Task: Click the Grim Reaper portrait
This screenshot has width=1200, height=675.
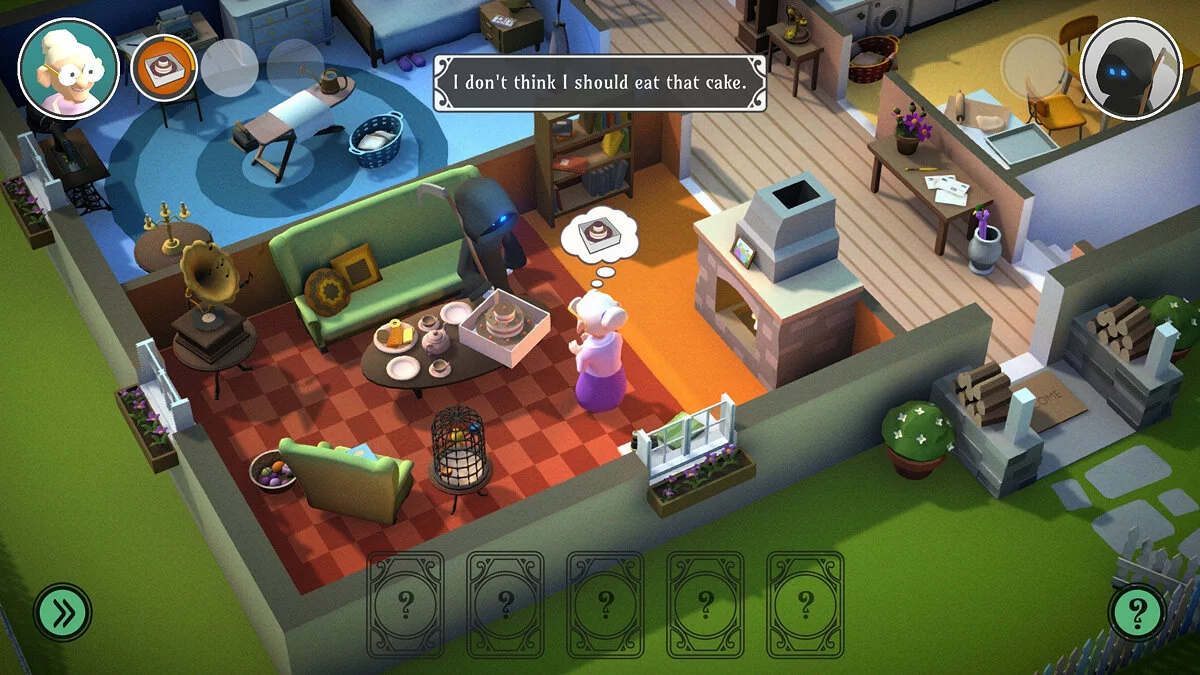Action: coord(1132,68)
